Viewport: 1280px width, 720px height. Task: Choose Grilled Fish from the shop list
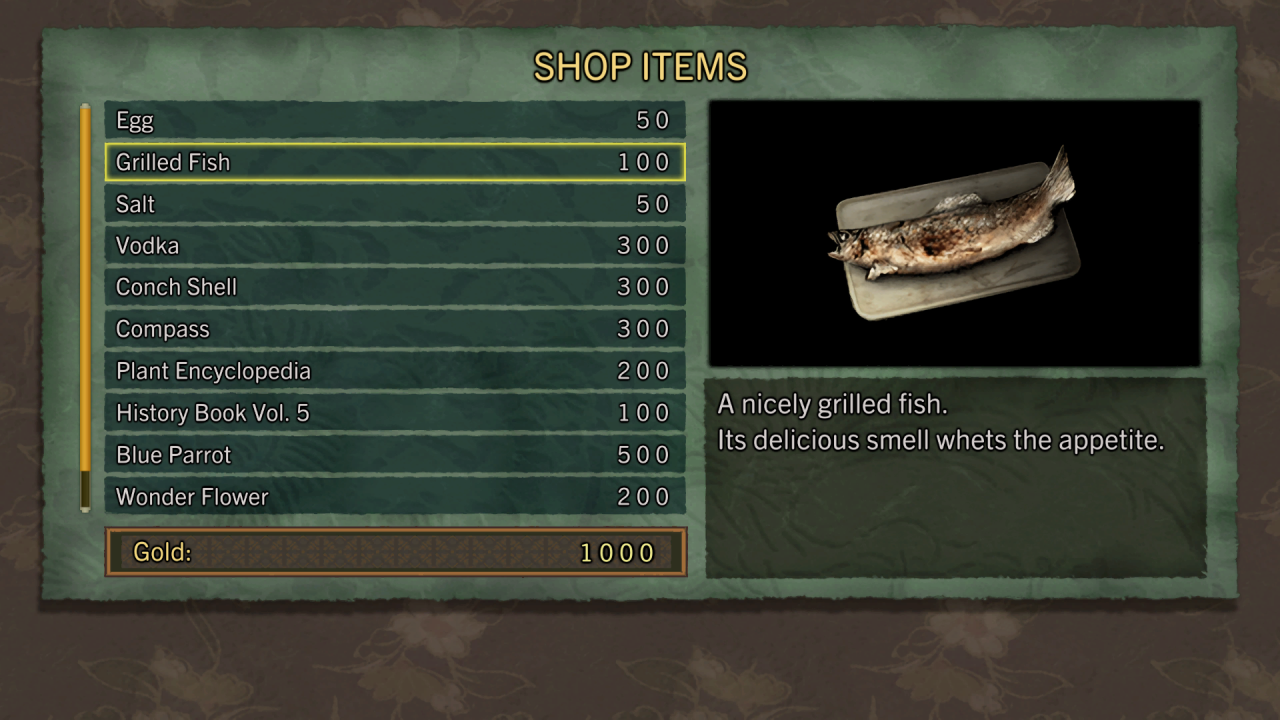395,162
